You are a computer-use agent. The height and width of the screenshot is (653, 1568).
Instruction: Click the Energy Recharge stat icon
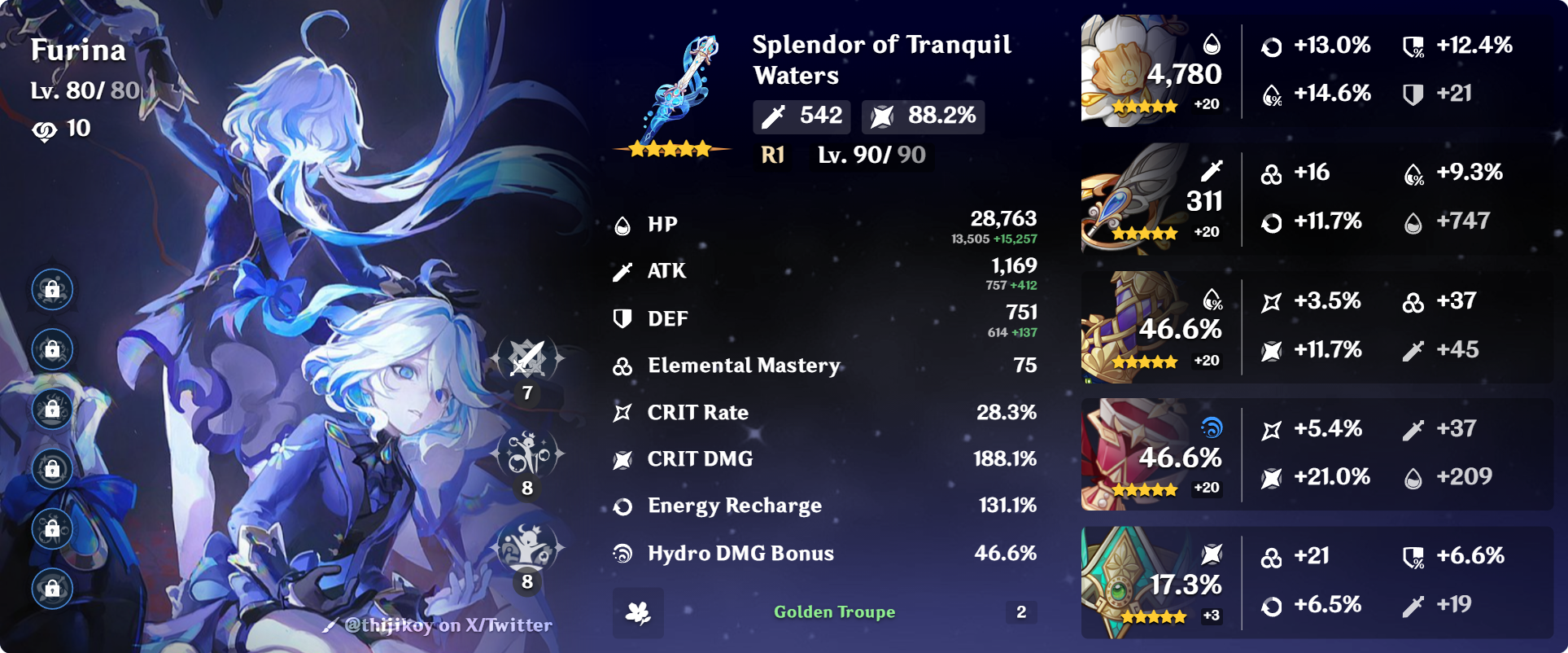click(622, 506)
